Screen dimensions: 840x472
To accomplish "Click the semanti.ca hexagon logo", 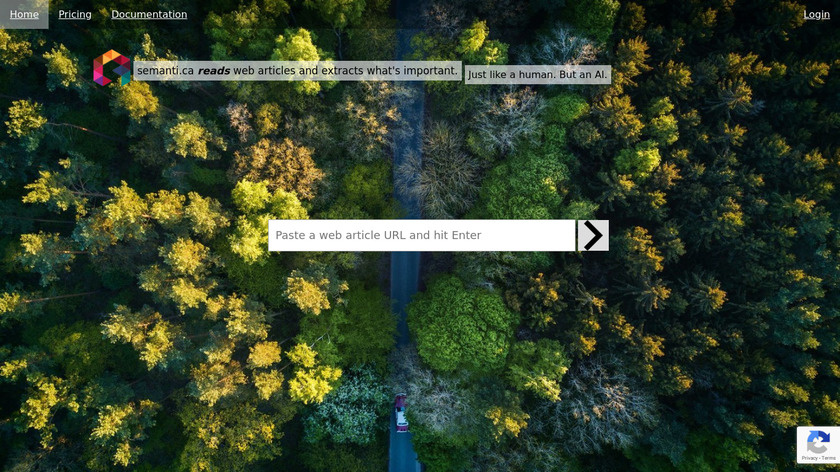I will 111,68.
